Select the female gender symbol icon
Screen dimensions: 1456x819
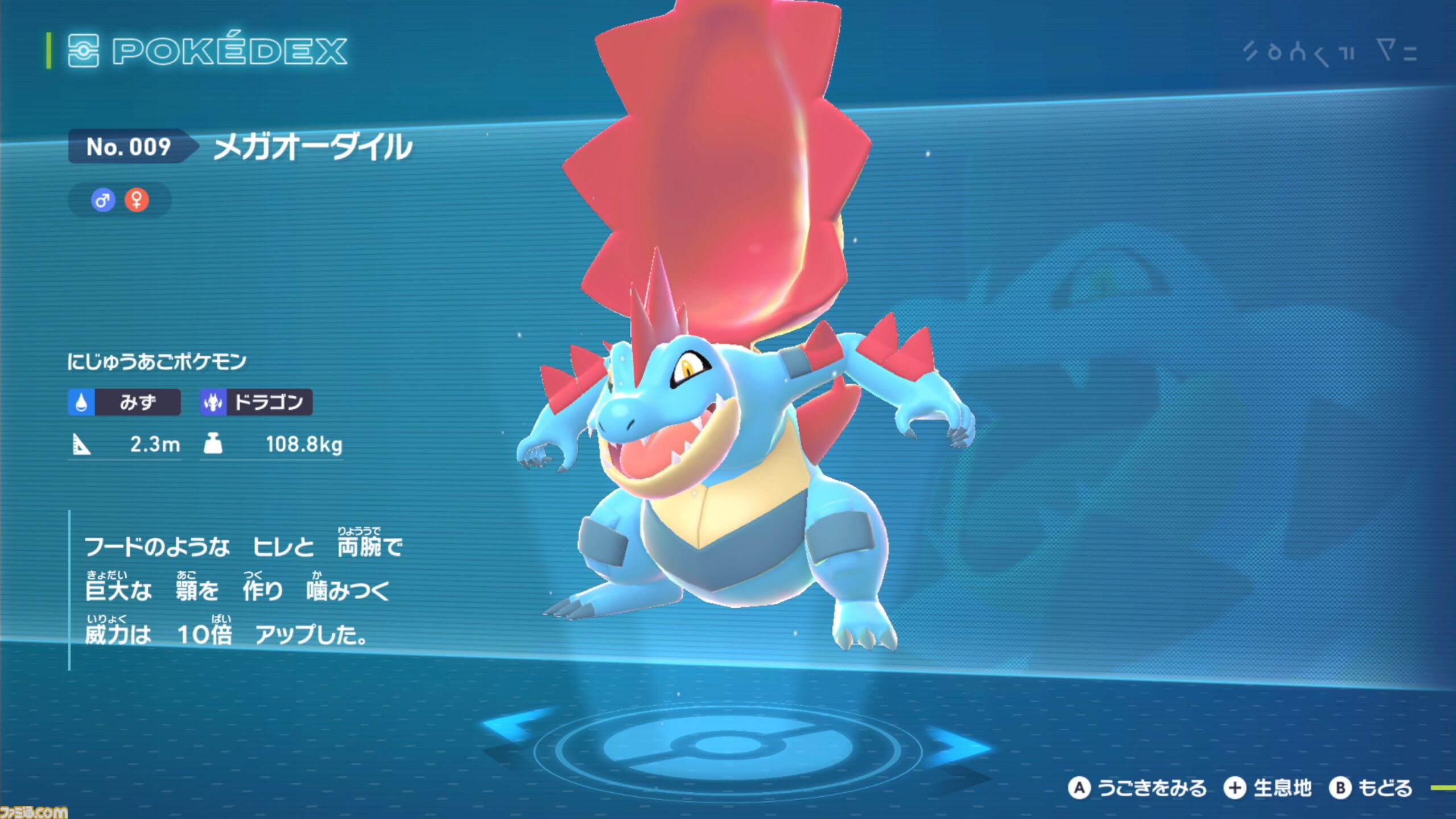click(x=137, y=200)
